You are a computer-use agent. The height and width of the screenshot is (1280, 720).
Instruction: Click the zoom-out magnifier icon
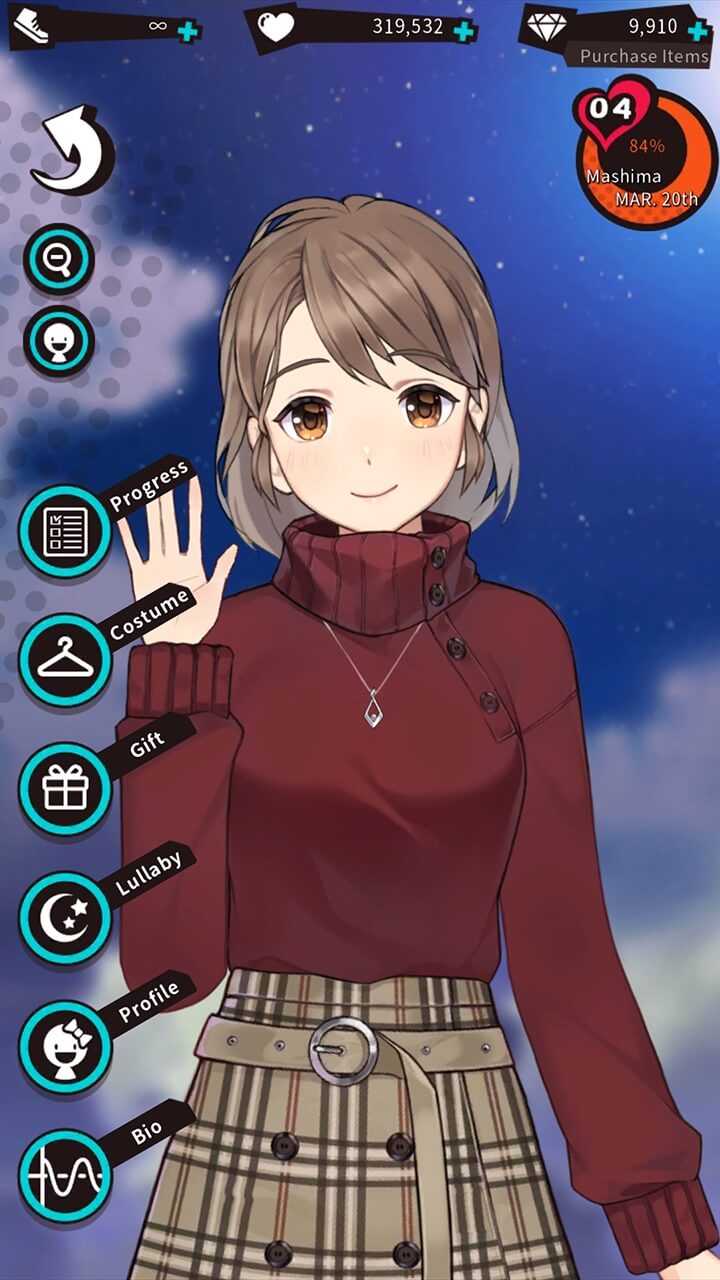[x=59, y=260]
